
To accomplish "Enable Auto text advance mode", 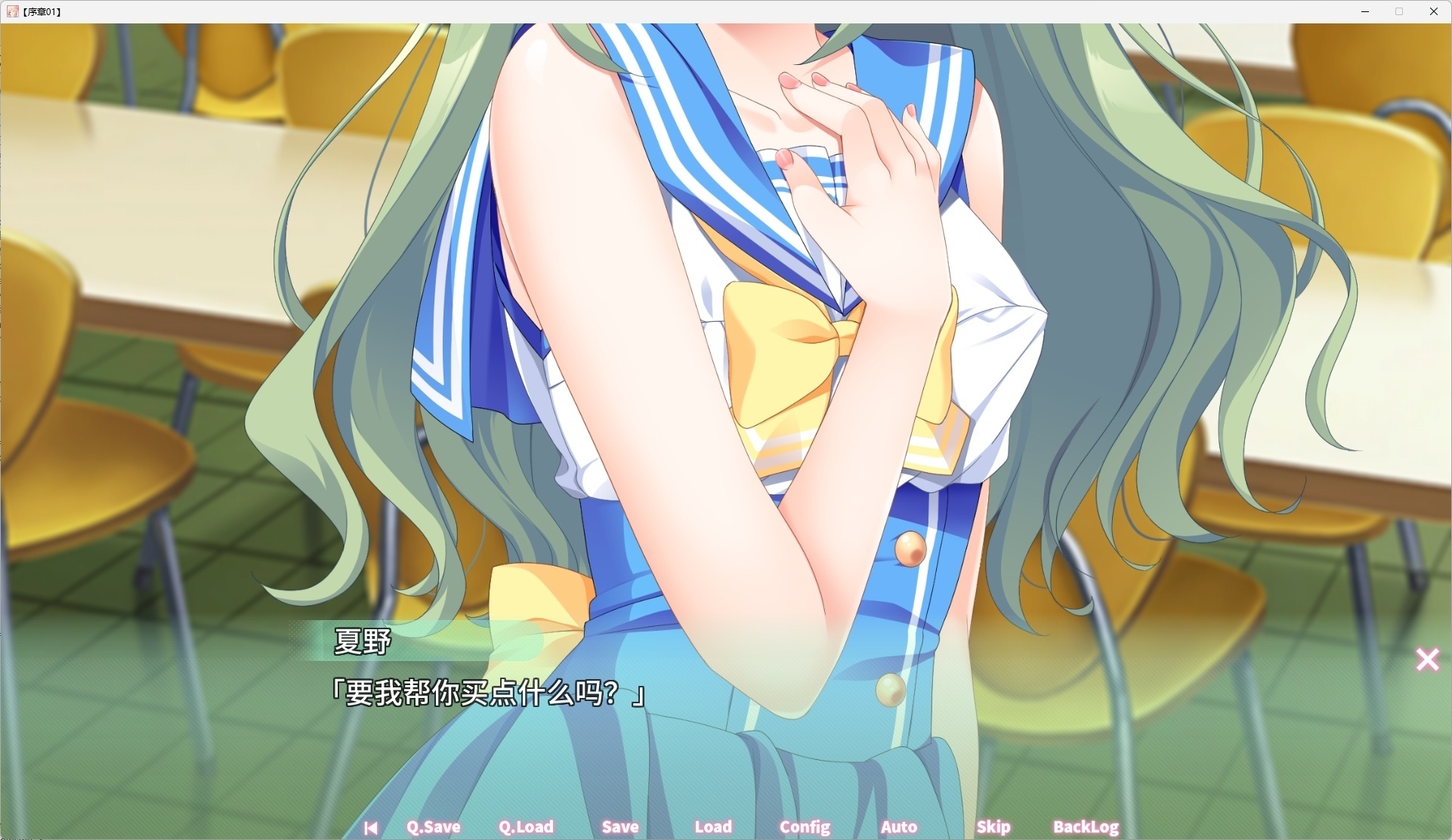I will coord(898,827).
